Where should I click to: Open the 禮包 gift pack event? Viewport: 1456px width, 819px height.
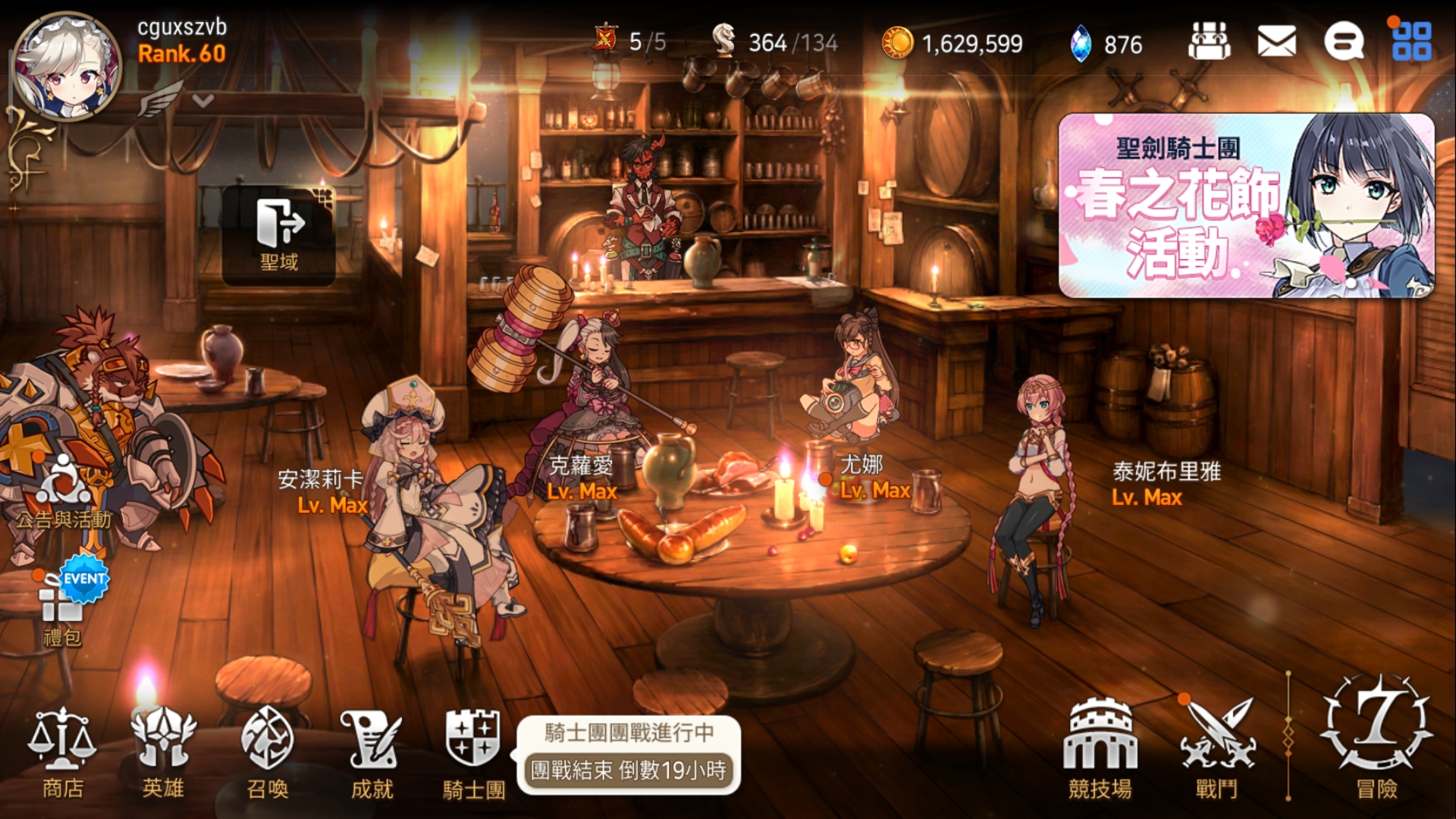click(64, 607)
